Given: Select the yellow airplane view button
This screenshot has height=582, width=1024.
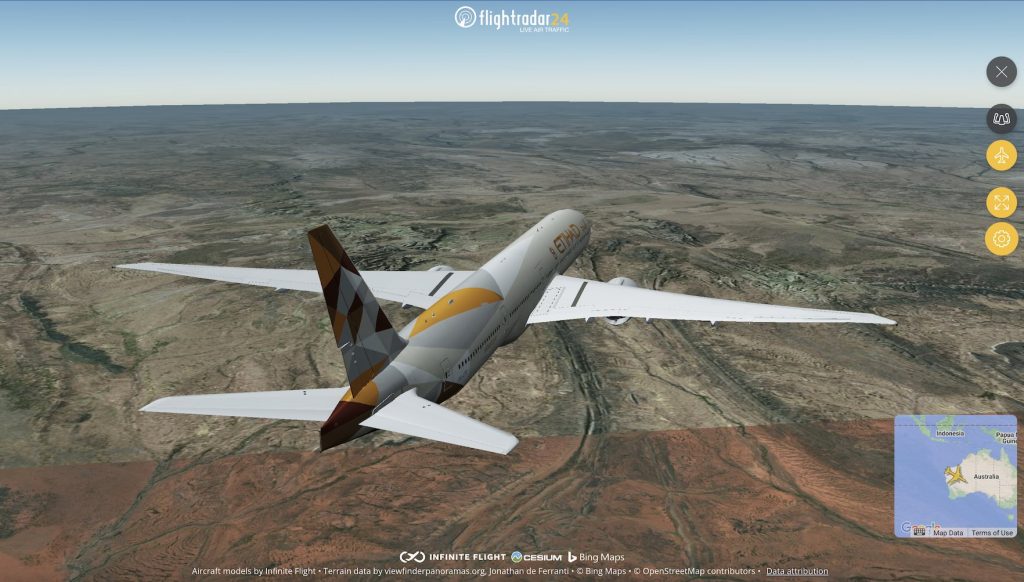Looking at the screenshot, I should point(1001,155).
